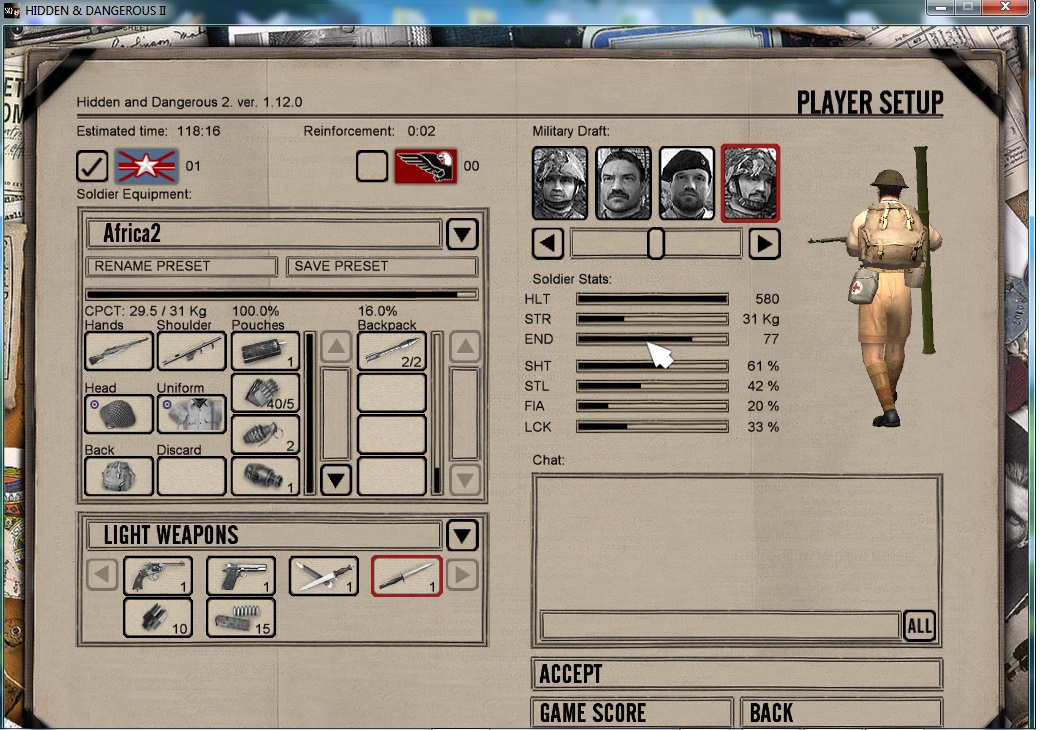The width and height of the screenshot is (1040, 730).
Task: Toggle the Allied team checkbox
Action: point(92,166)
